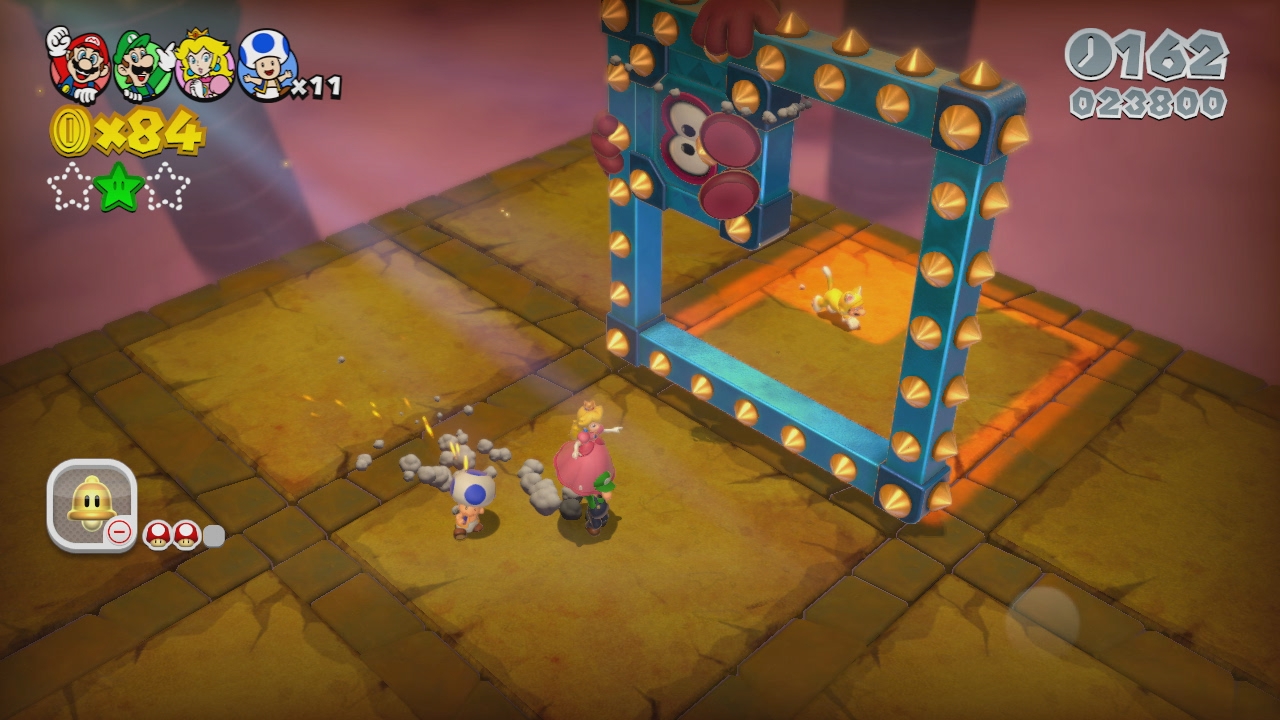This screenshot has height=720, width=1280.
Task: Pick the blue Toad portrait icon
Action: [x=267, y=64]
